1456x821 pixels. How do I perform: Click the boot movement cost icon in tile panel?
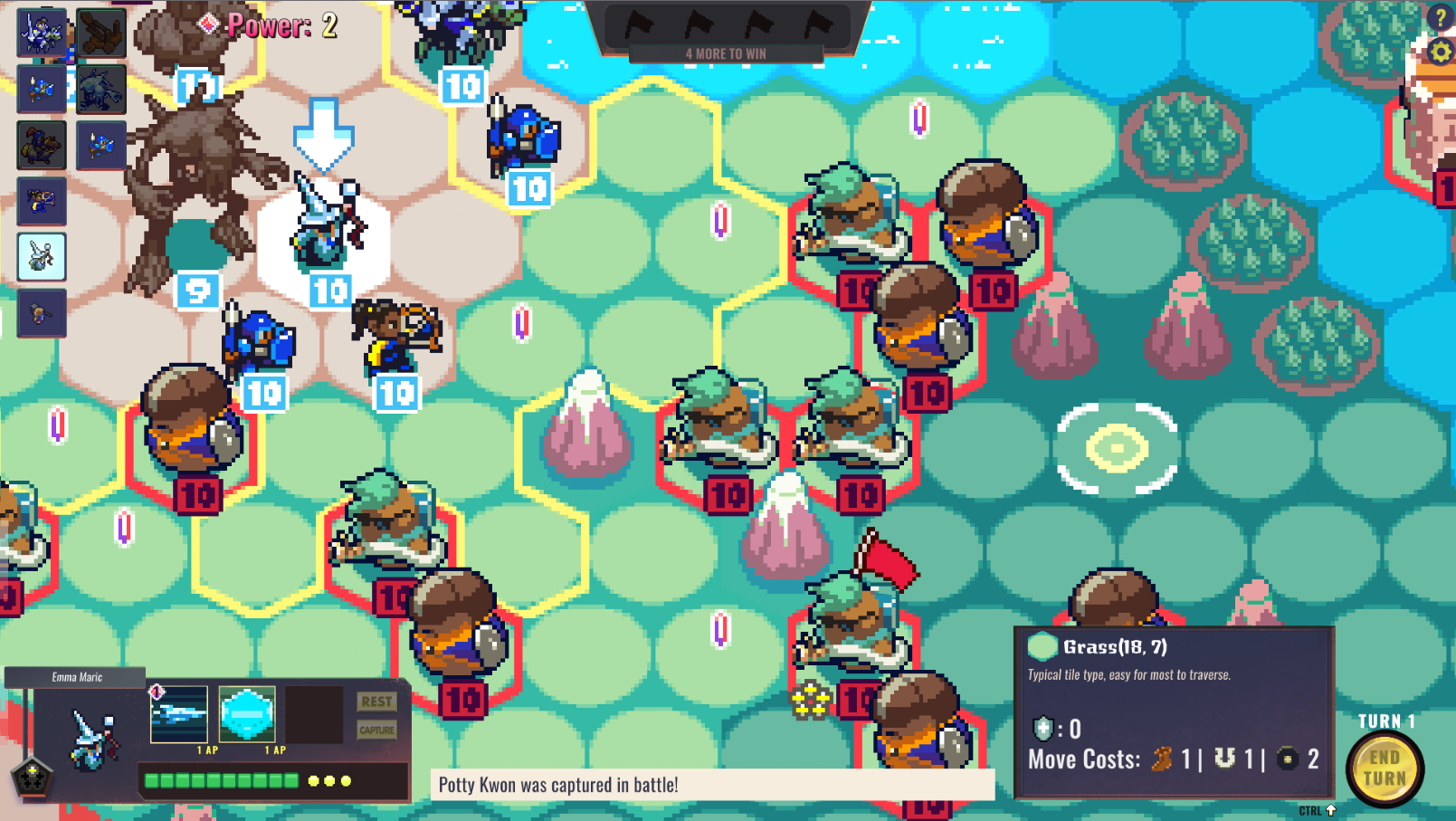click(1164, 760)
